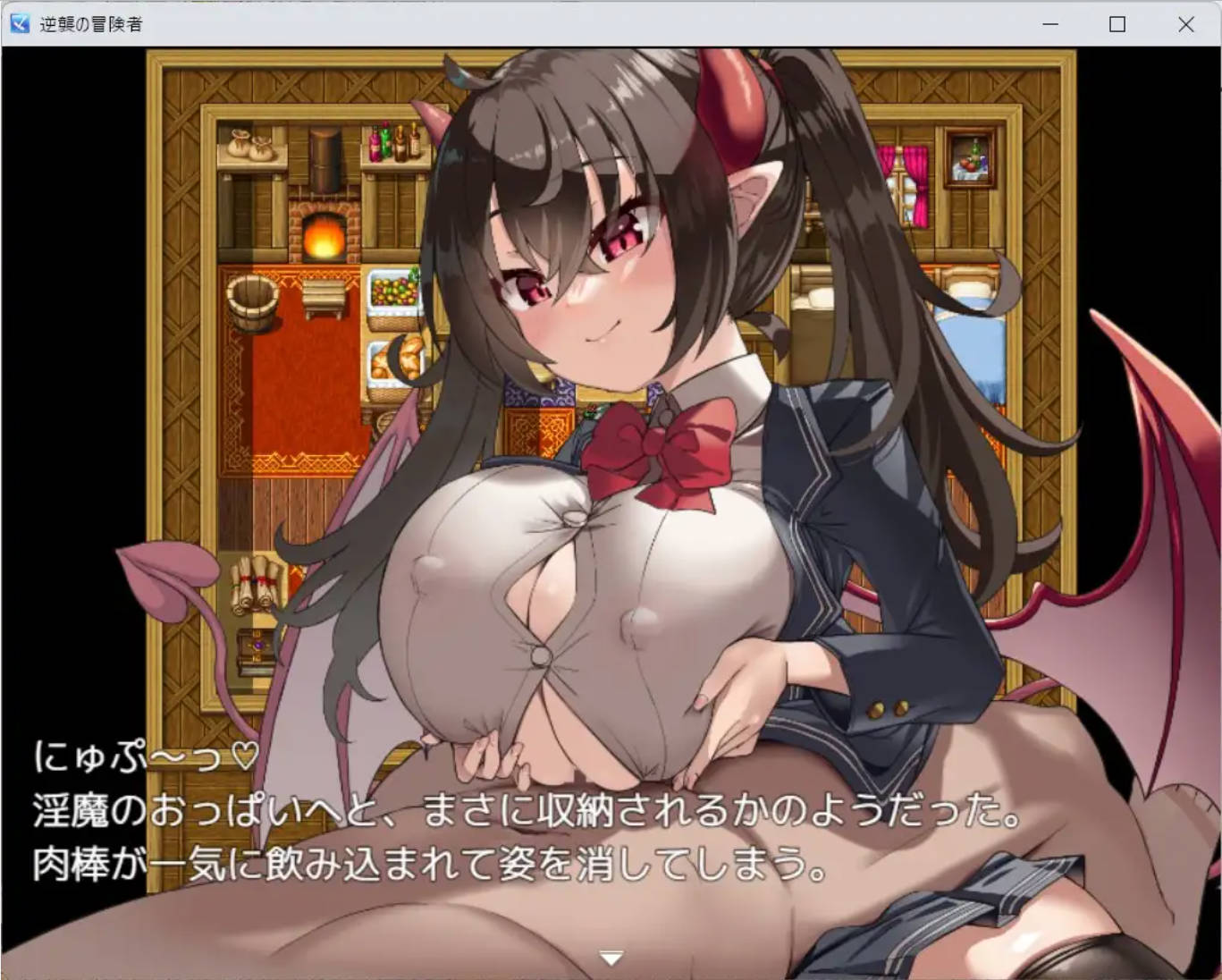Click the game window title bar
Screen dimensions: 1222x980
tap(536, 24)
